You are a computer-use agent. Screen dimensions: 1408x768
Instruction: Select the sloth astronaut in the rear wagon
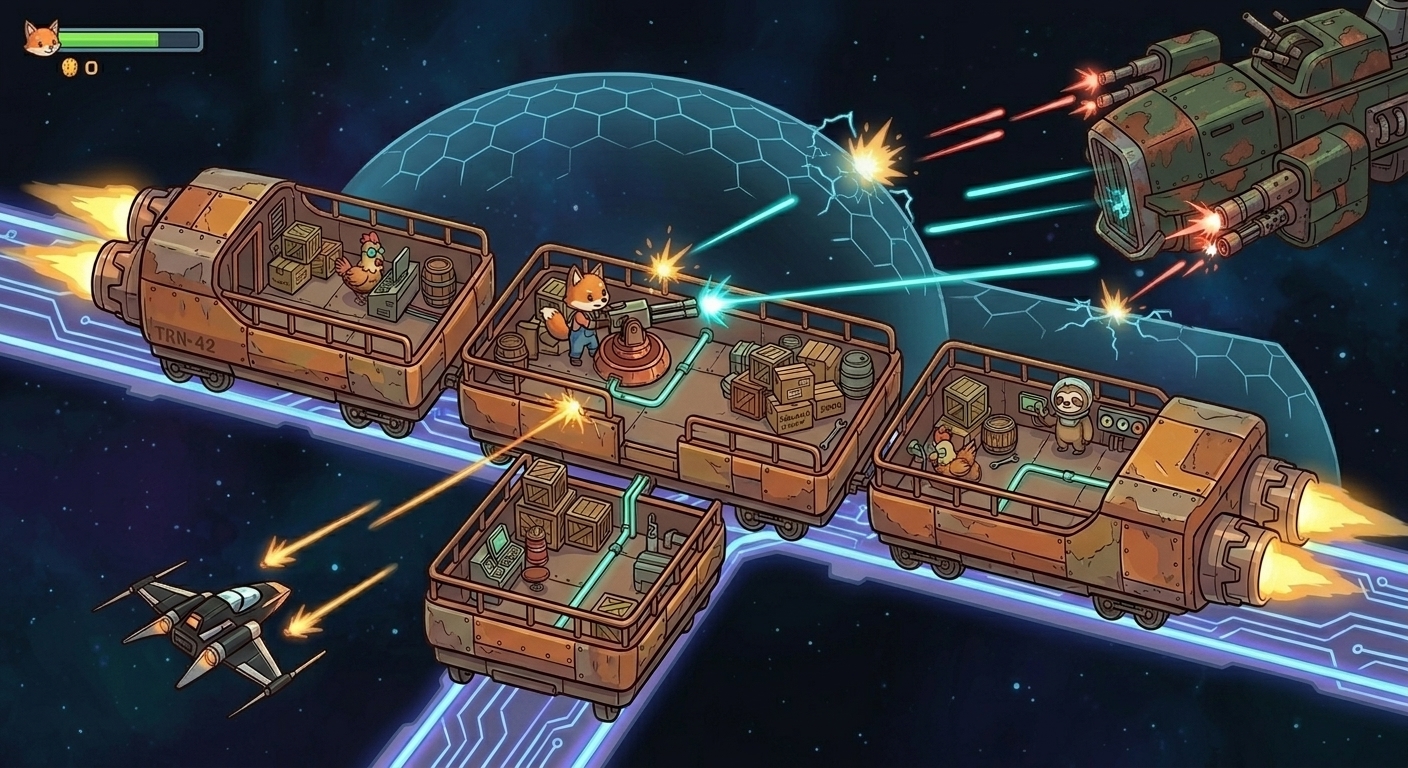(x=1069, y=420)
